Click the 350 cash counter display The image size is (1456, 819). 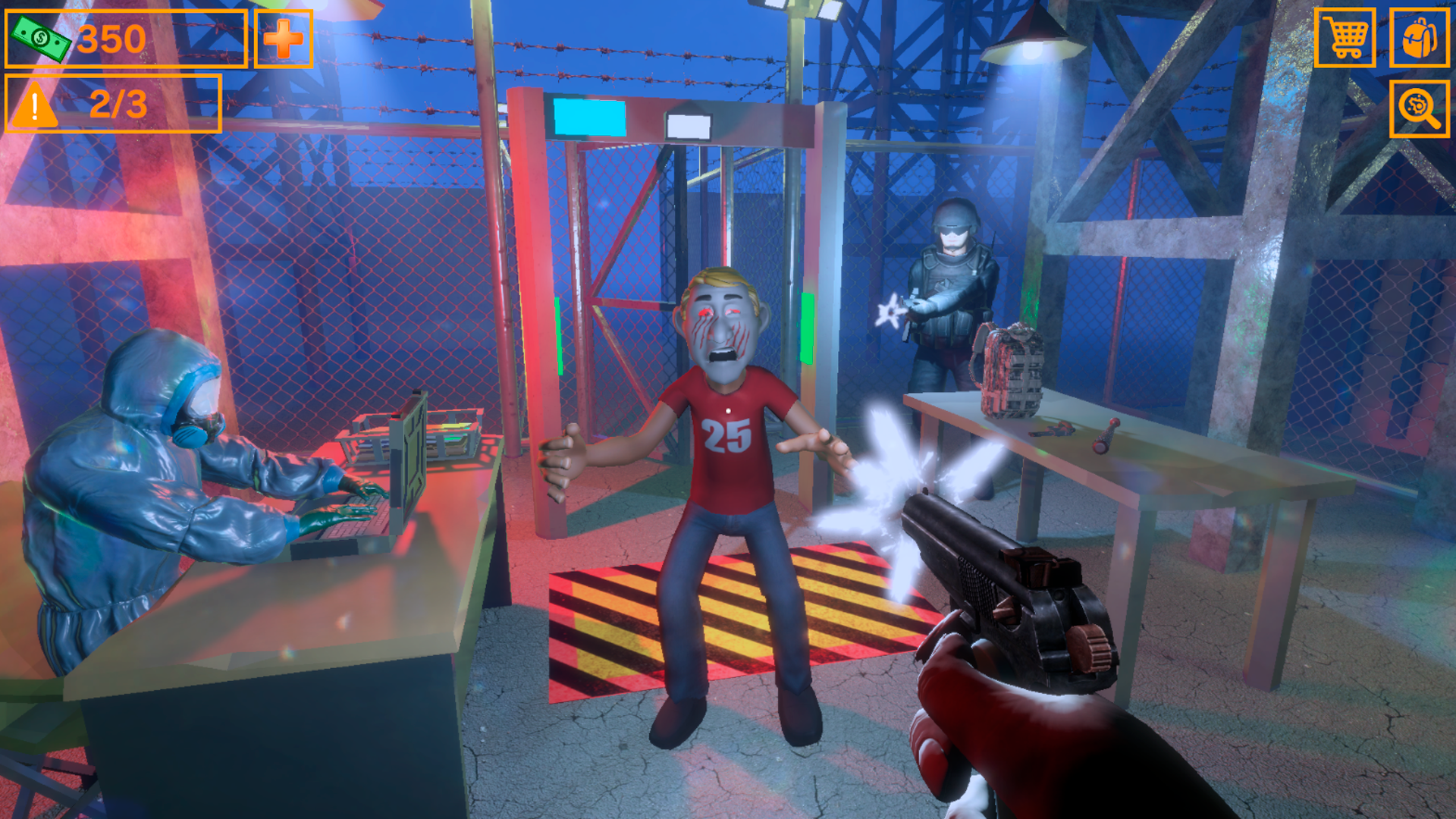click(110, 39)
